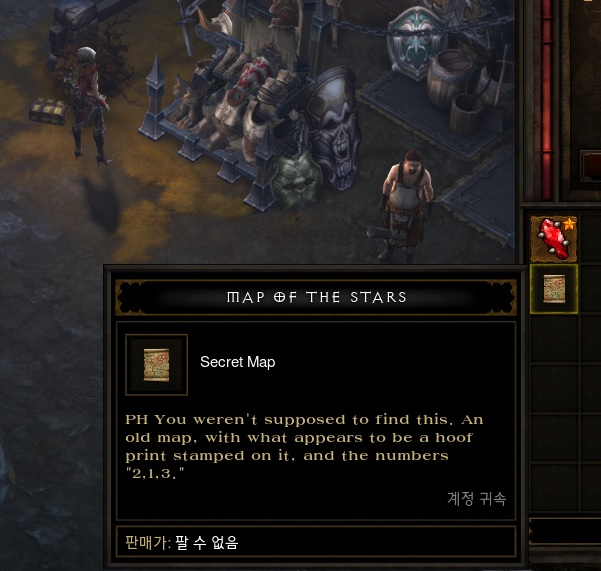Select the red gem inventory slot
Viewport: 601px width, 571px height.
click(x=553, y=240)
